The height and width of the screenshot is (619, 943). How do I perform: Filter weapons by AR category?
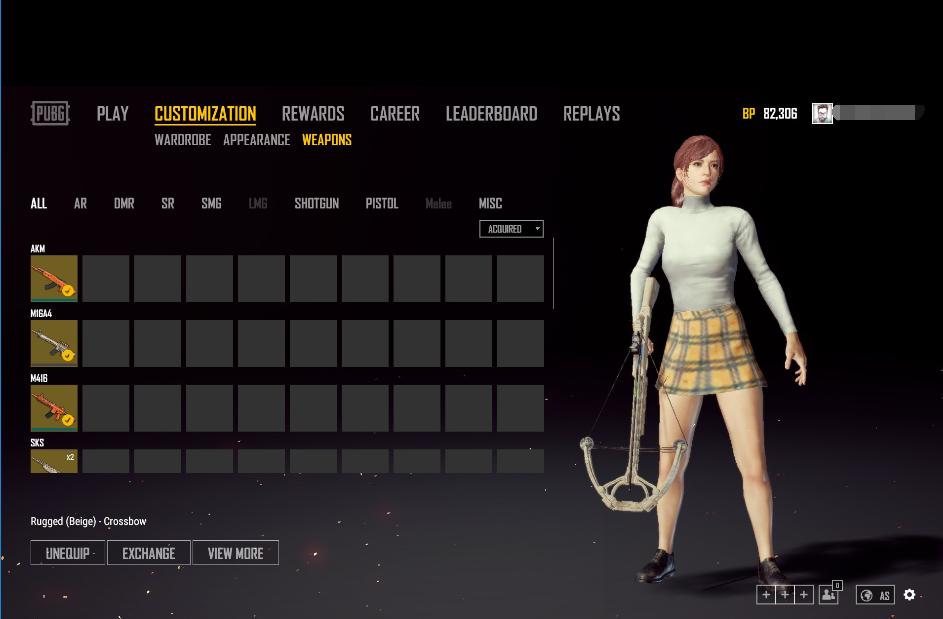(x=80, y=204)
